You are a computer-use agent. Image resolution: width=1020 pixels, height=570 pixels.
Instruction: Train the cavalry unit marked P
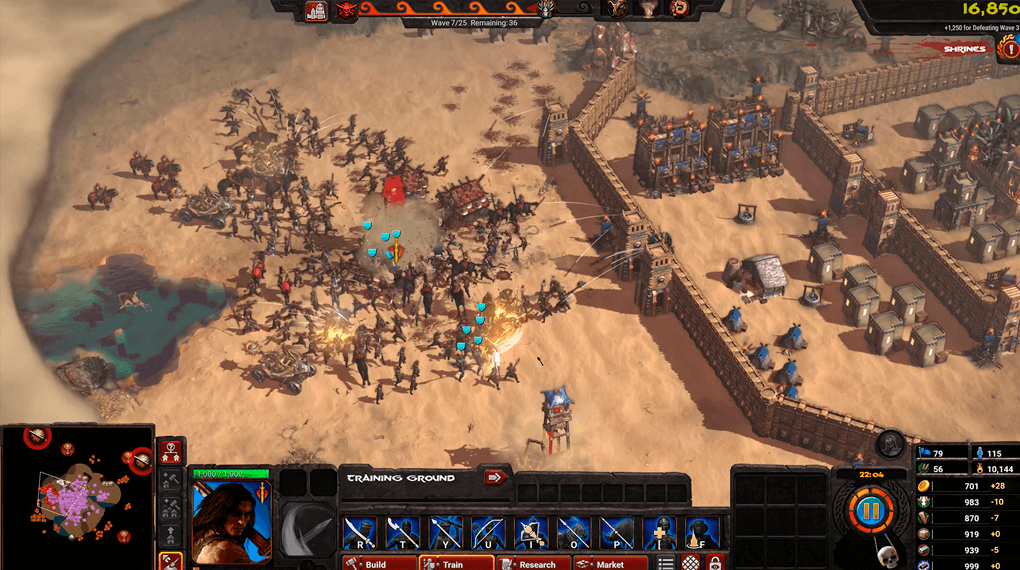pyautogui.click(x=617, y=533)
